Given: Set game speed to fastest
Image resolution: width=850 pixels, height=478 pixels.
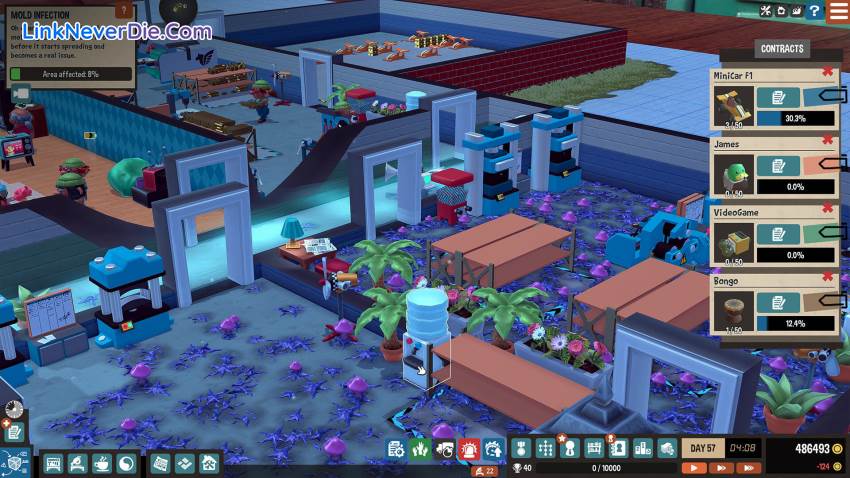Looking at the screenshot, I should pyautogui.click(x=747, y=467).
